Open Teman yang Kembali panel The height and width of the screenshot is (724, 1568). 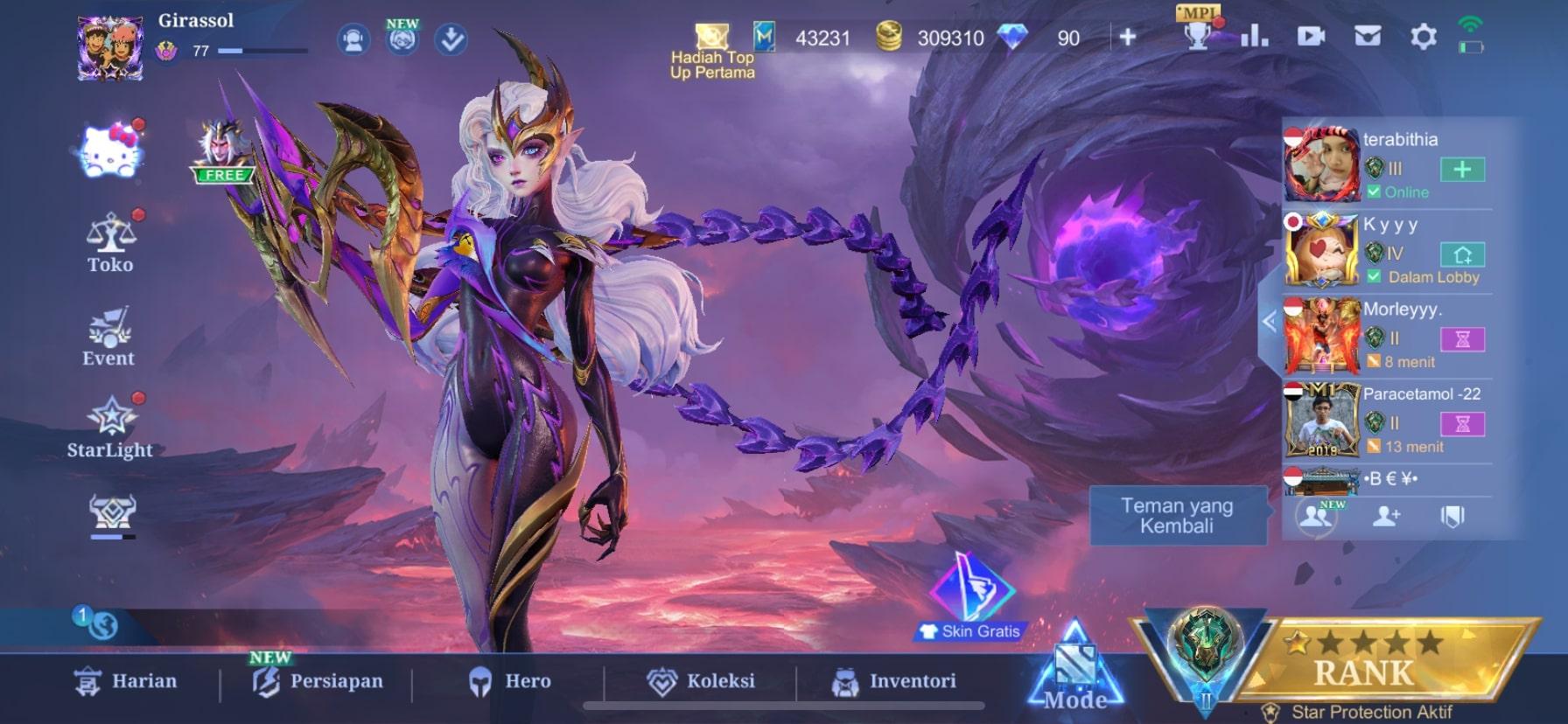[1178, 516]
